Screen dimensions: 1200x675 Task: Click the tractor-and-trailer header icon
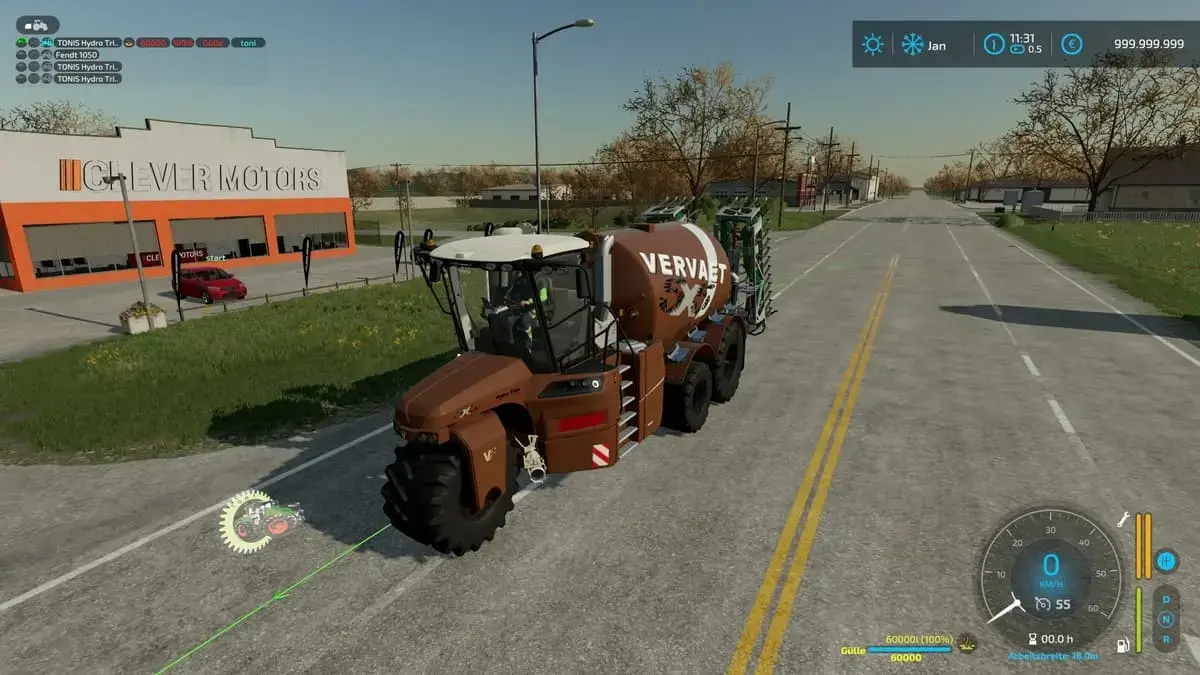(37, 25)
